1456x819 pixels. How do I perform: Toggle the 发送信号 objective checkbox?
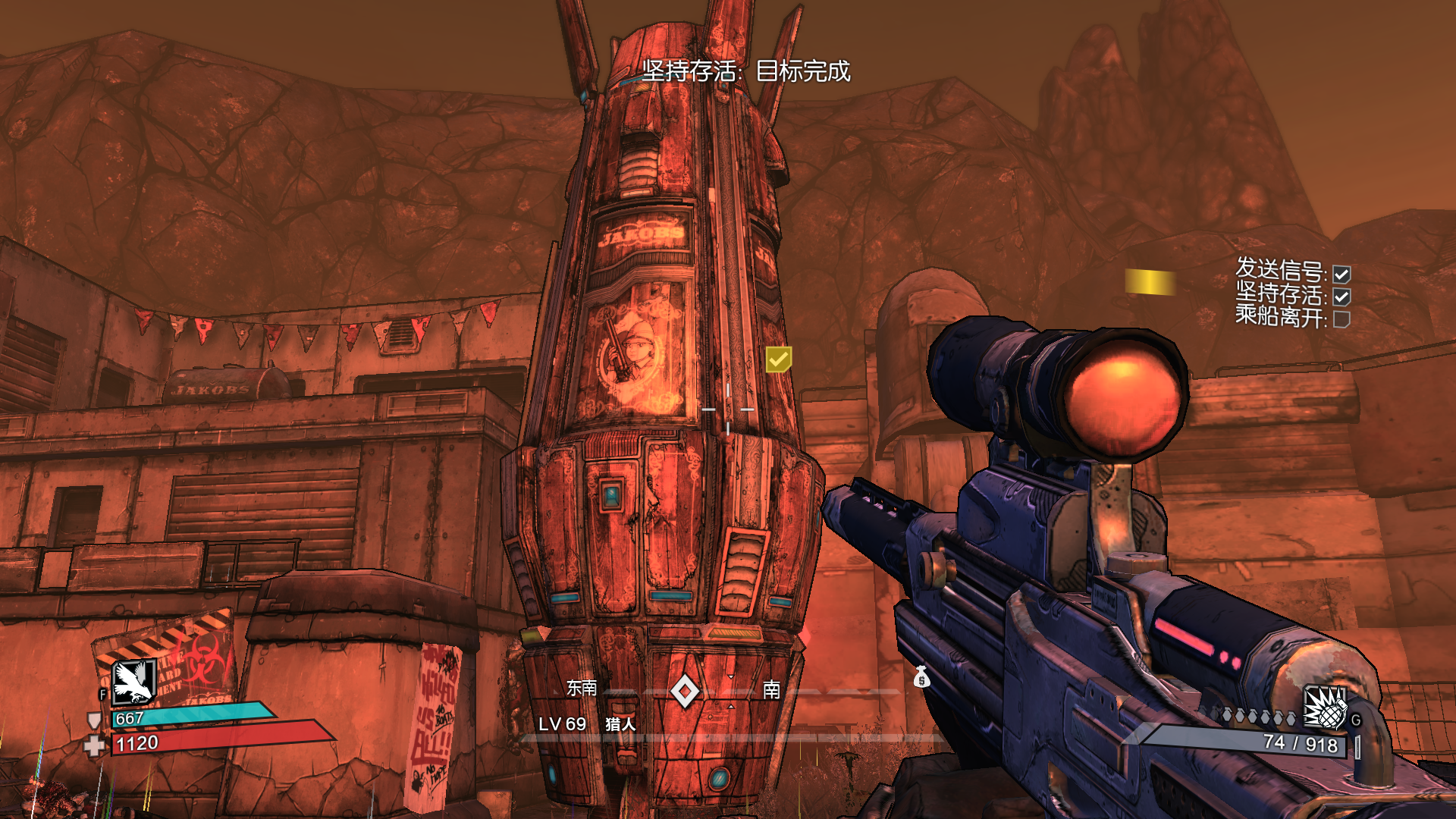pos(1341,274)
